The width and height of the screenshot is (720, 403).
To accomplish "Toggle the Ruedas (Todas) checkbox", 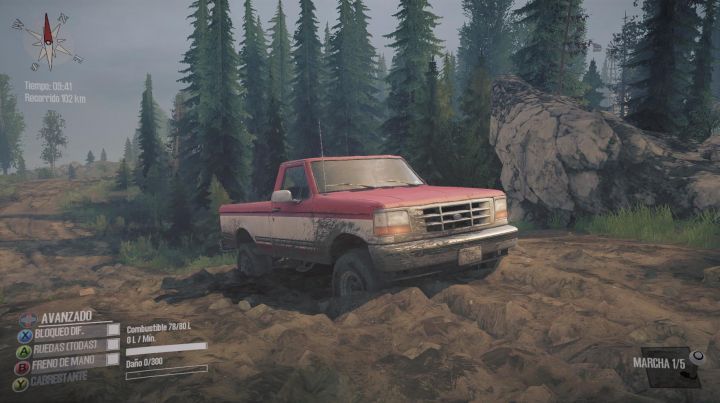I will click(113, 345).
